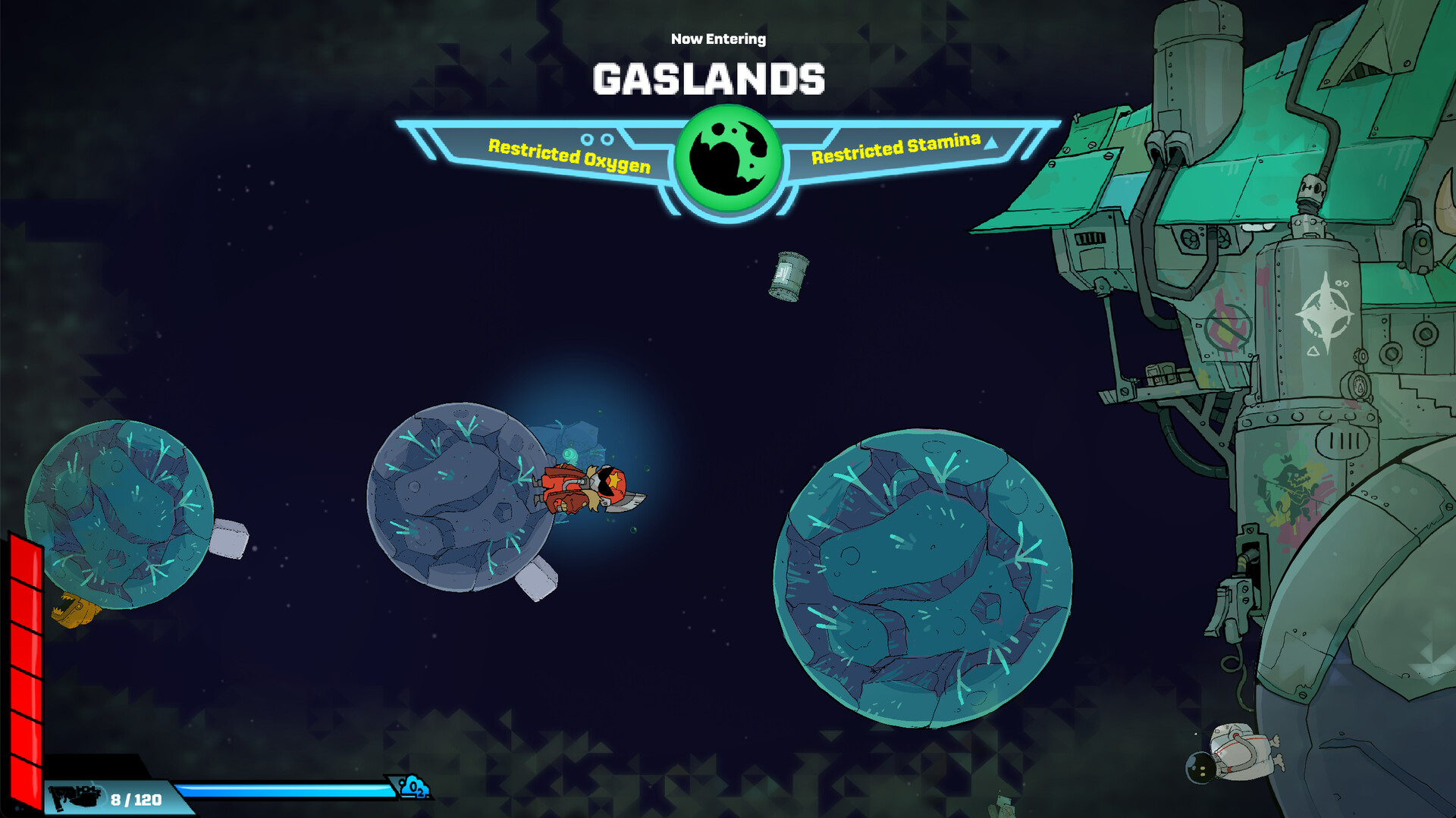The image size is (1456, 818).
Task: Toggle the left circle dot on the banner
Action: (588, 139)
